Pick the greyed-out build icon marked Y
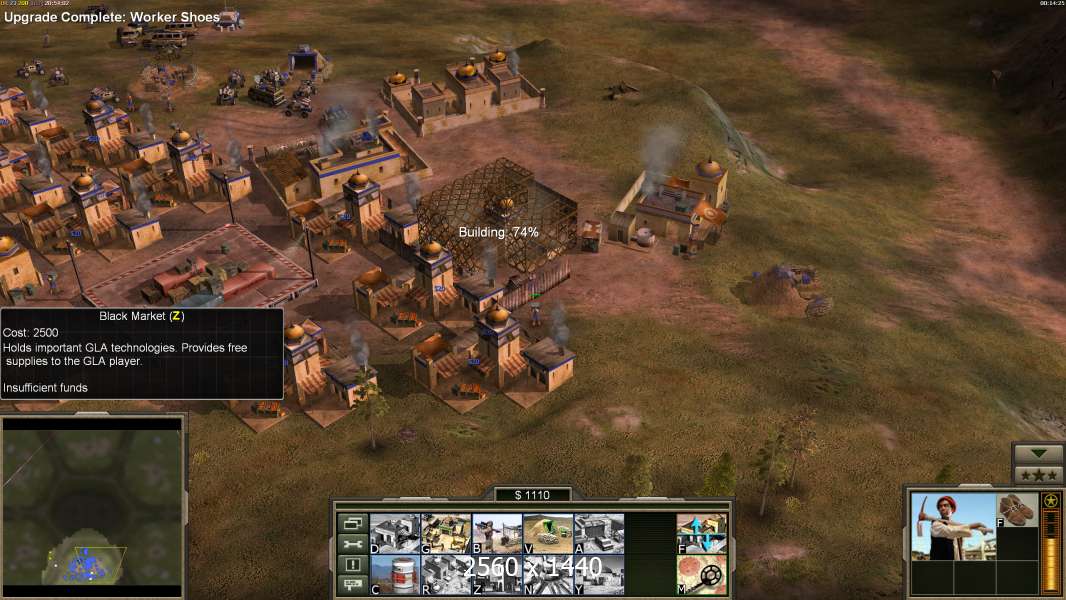 tap(599, 575)
